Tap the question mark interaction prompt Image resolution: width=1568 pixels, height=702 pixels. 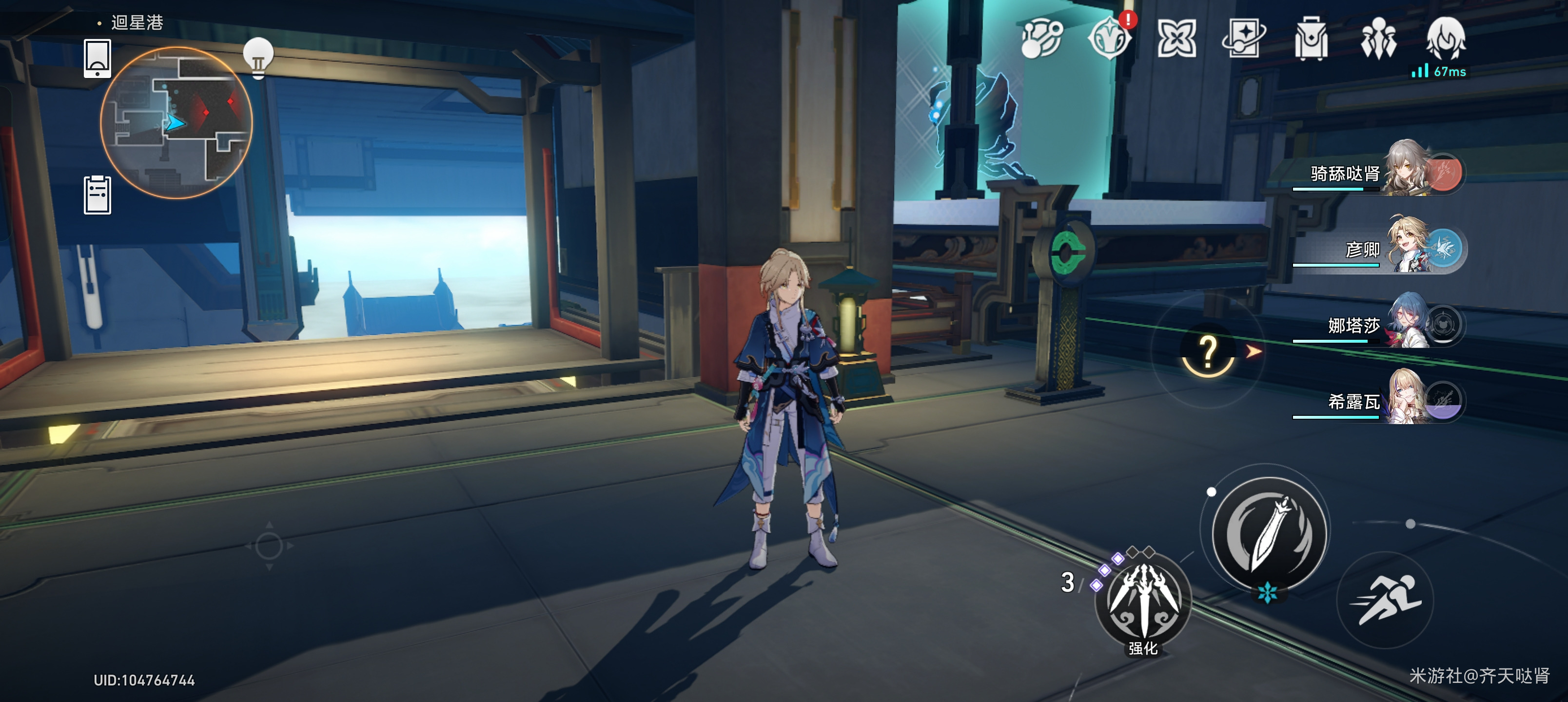(1208, 352)
